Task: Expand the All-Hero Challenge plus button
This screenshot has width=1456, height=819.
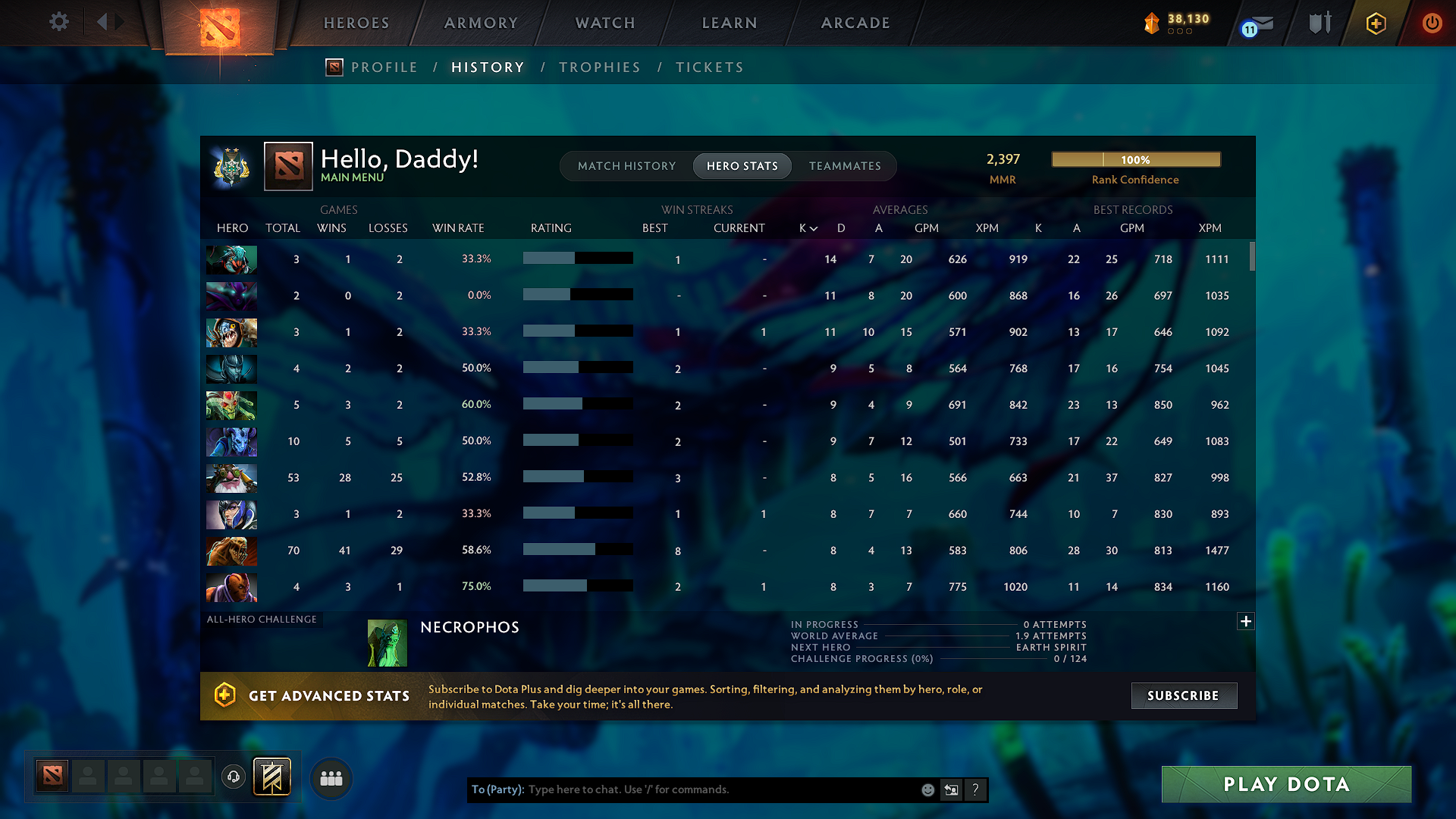Action: point(1246,621)
